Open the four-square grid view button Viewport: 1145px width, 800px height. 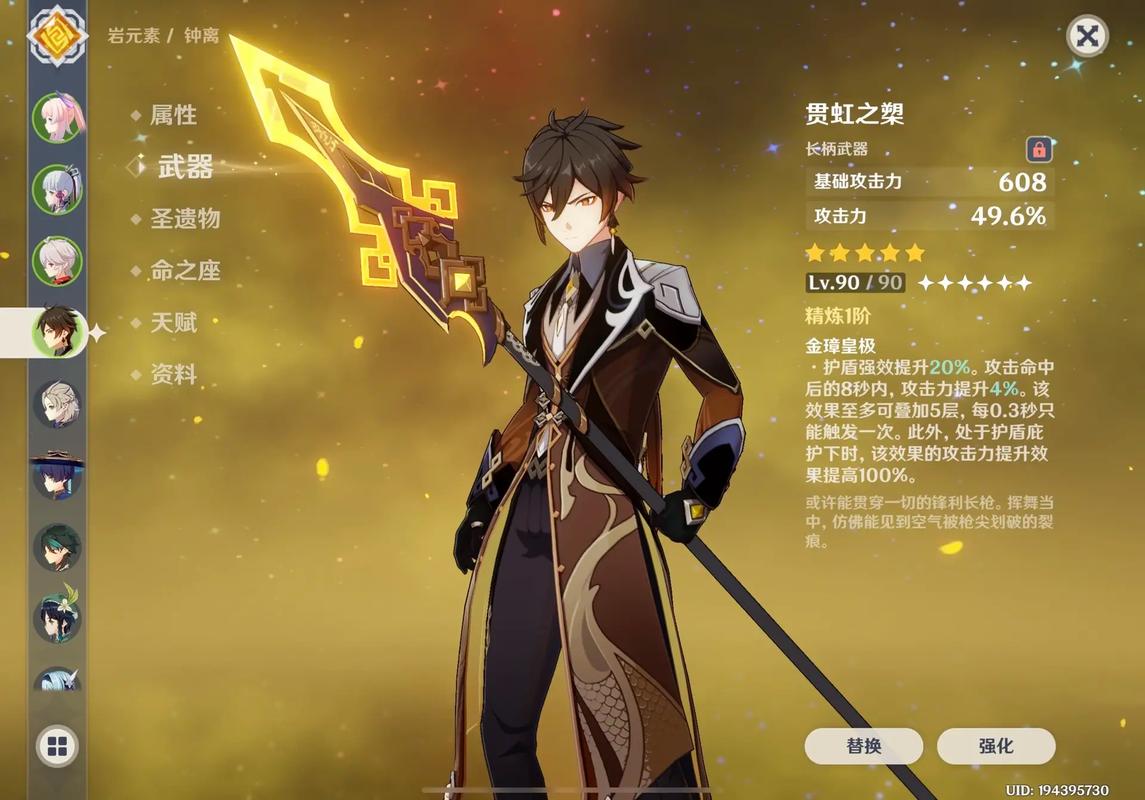[x=57, y=745]
